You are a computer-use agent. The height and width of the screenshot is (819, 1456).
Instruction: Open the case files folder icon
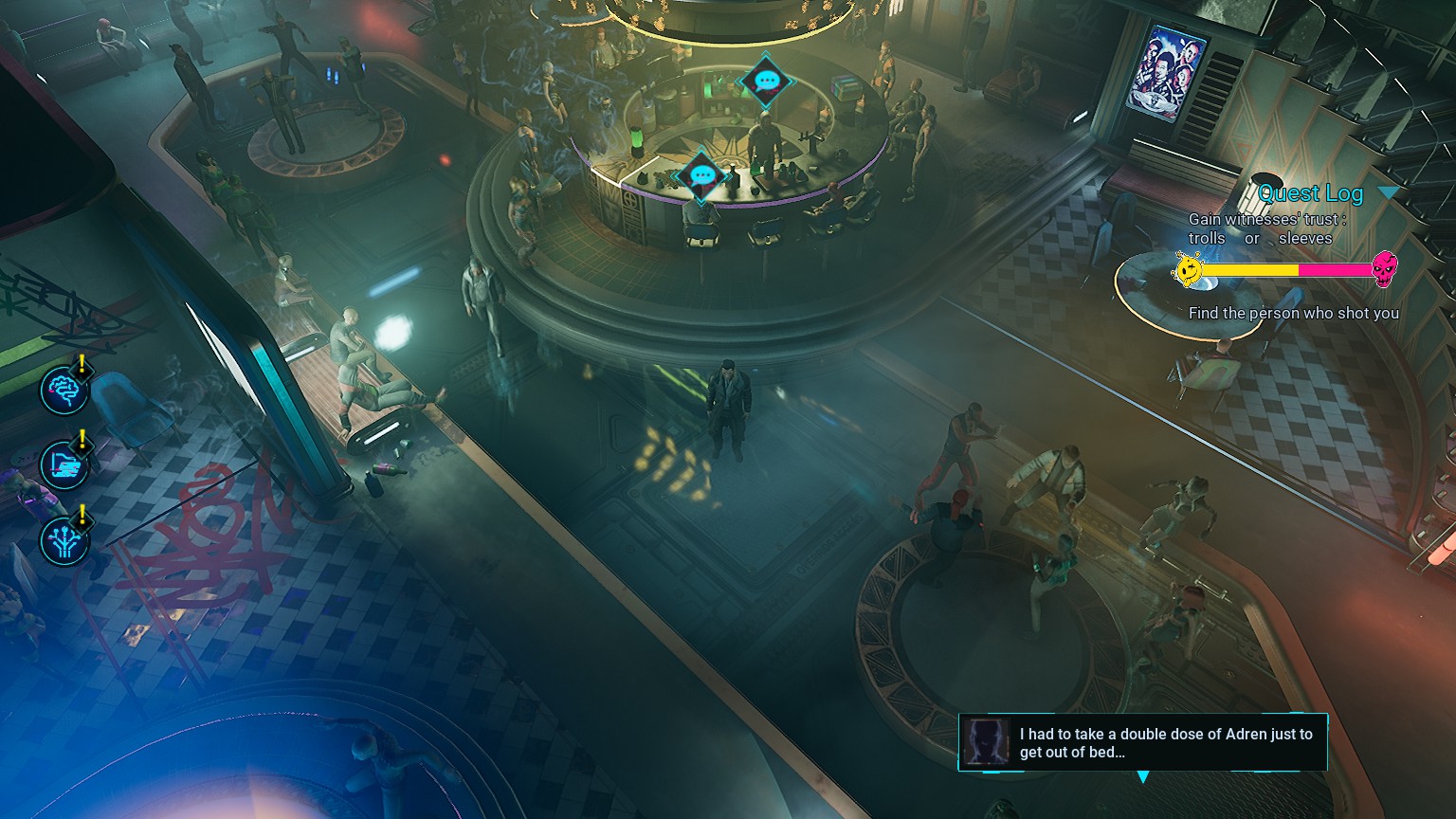tap(64, 464)
